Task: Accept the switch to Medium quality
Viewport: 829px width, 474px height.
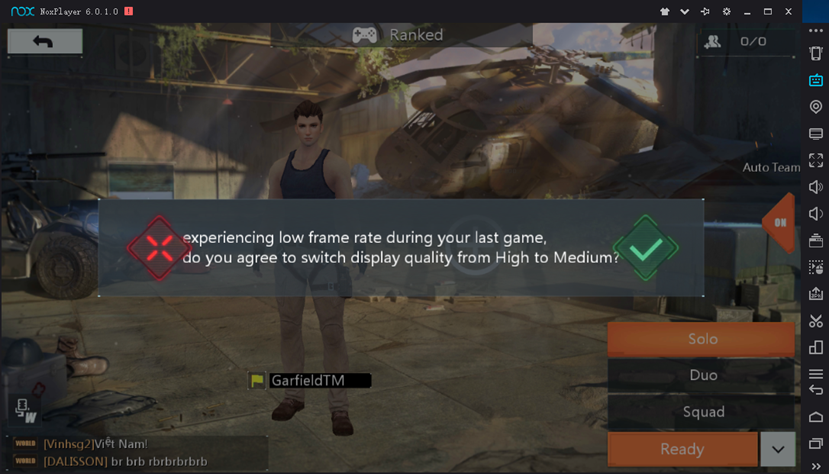Action: pos(645,248)
